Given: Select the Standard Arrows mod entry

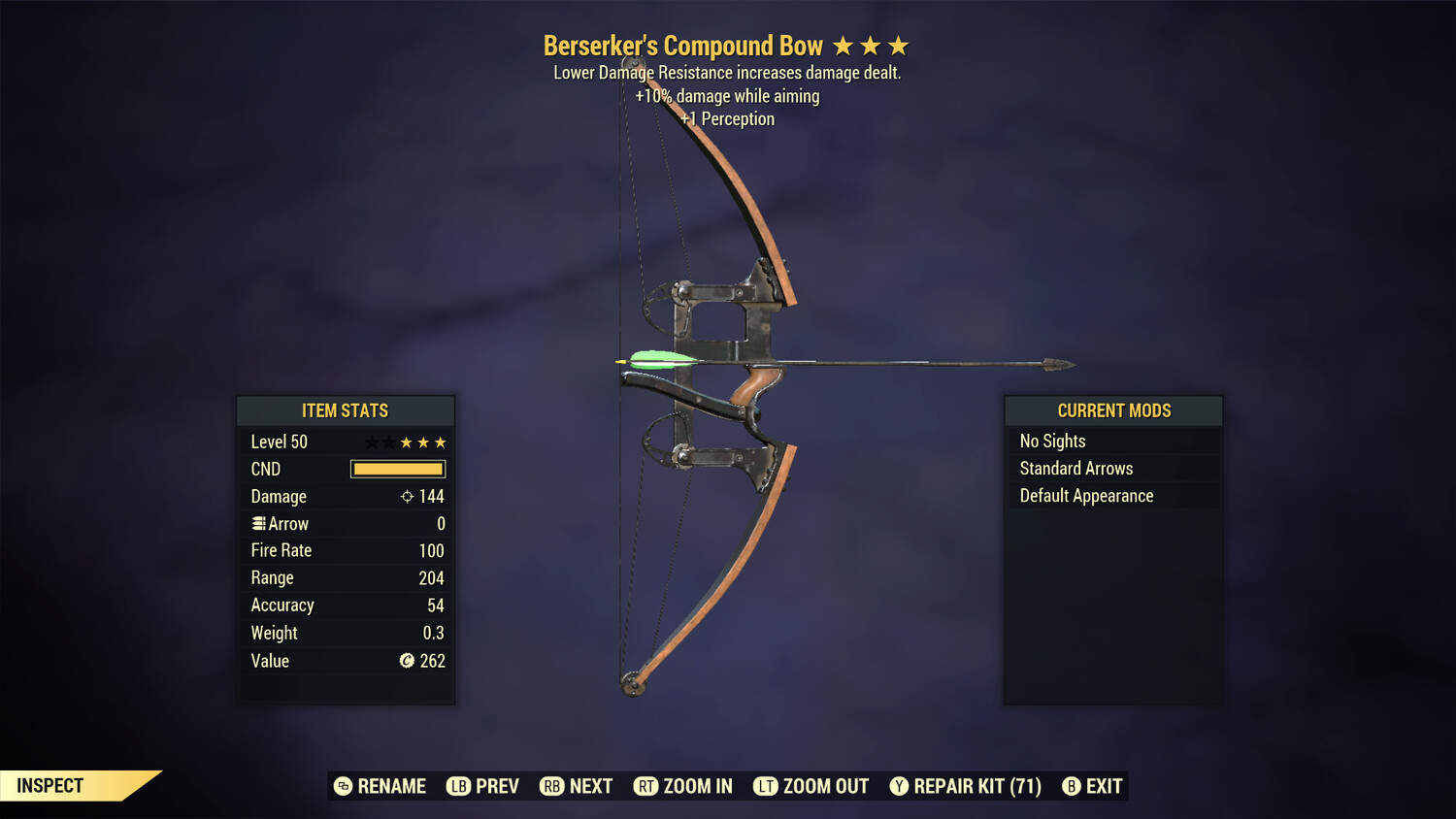Looking at the screenshot, I should pos(1075,468).
